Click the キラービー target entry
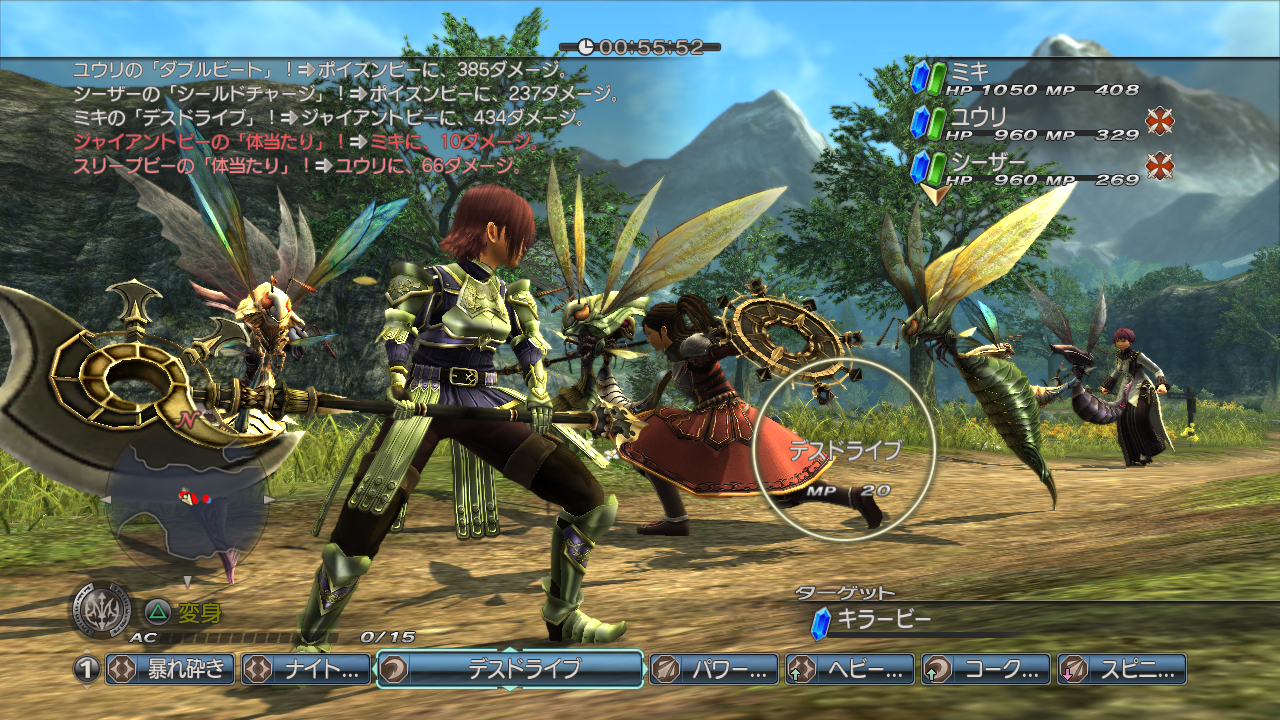Viewport: 1280px width, 720px height. tap(885, 620)
